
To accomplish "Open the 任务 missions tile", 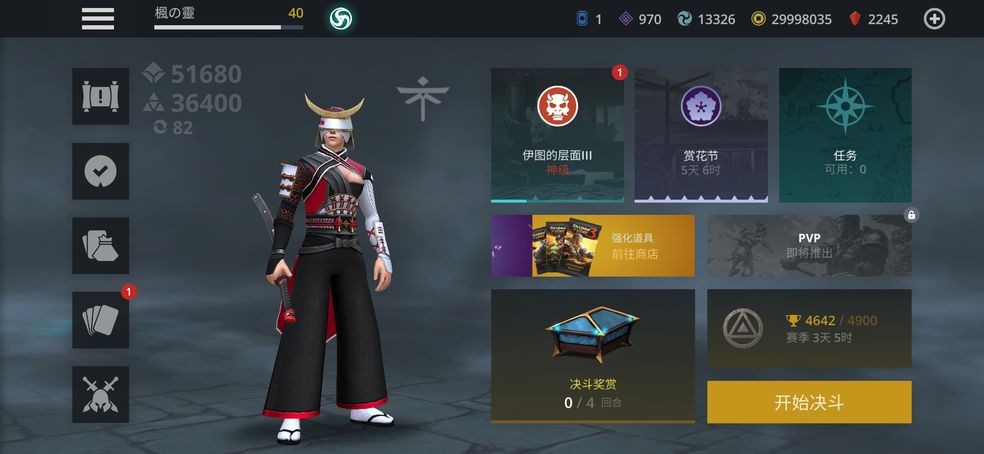I will click(x=845, y=135).
